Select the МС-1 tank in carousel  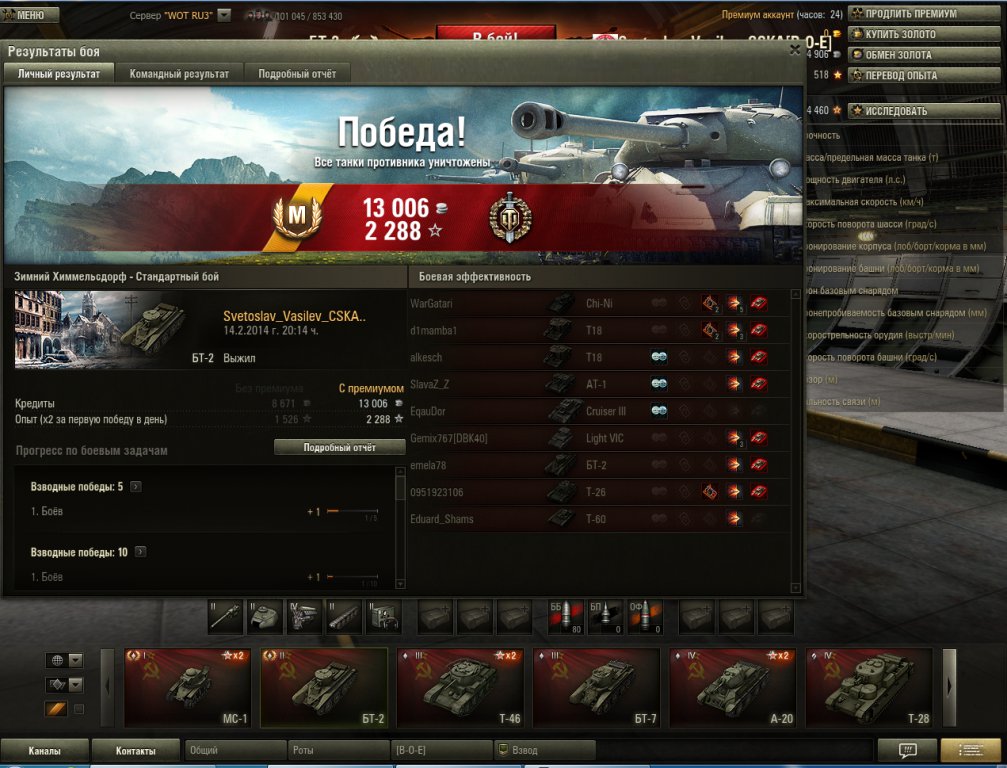tap(187, 688)
